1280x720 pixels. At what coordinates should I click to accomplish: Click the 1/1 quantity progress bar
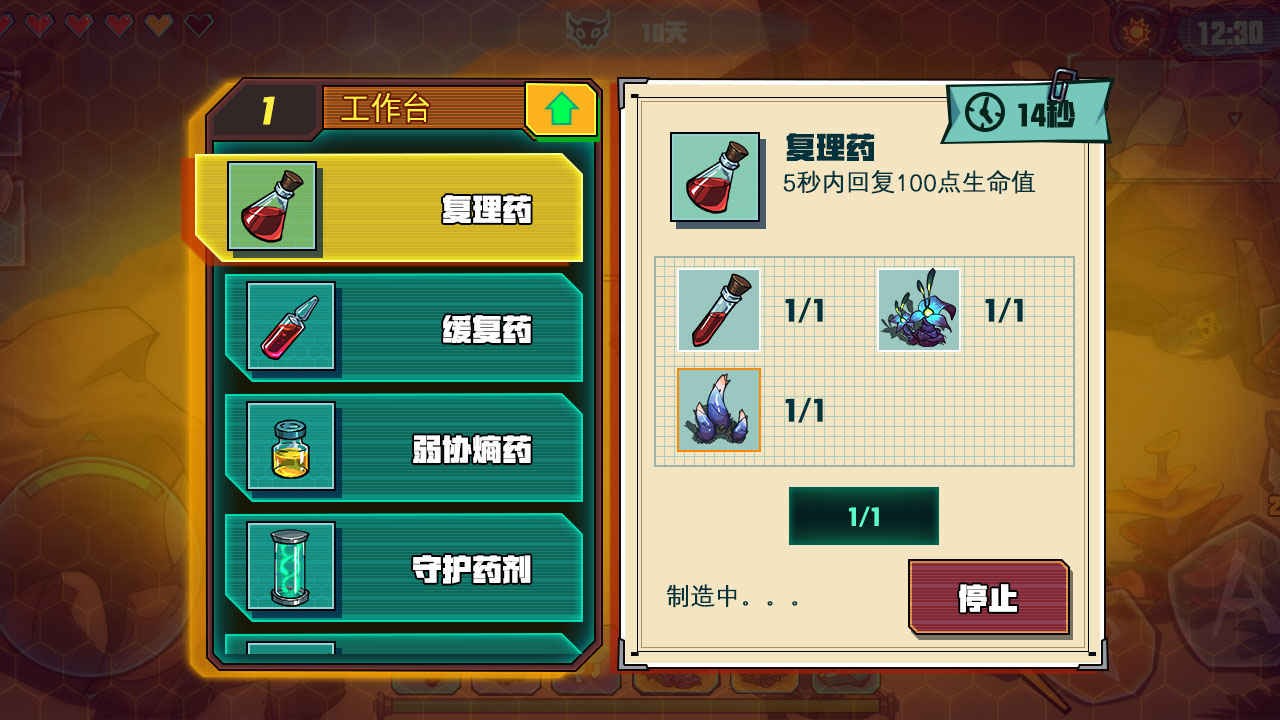863,515
